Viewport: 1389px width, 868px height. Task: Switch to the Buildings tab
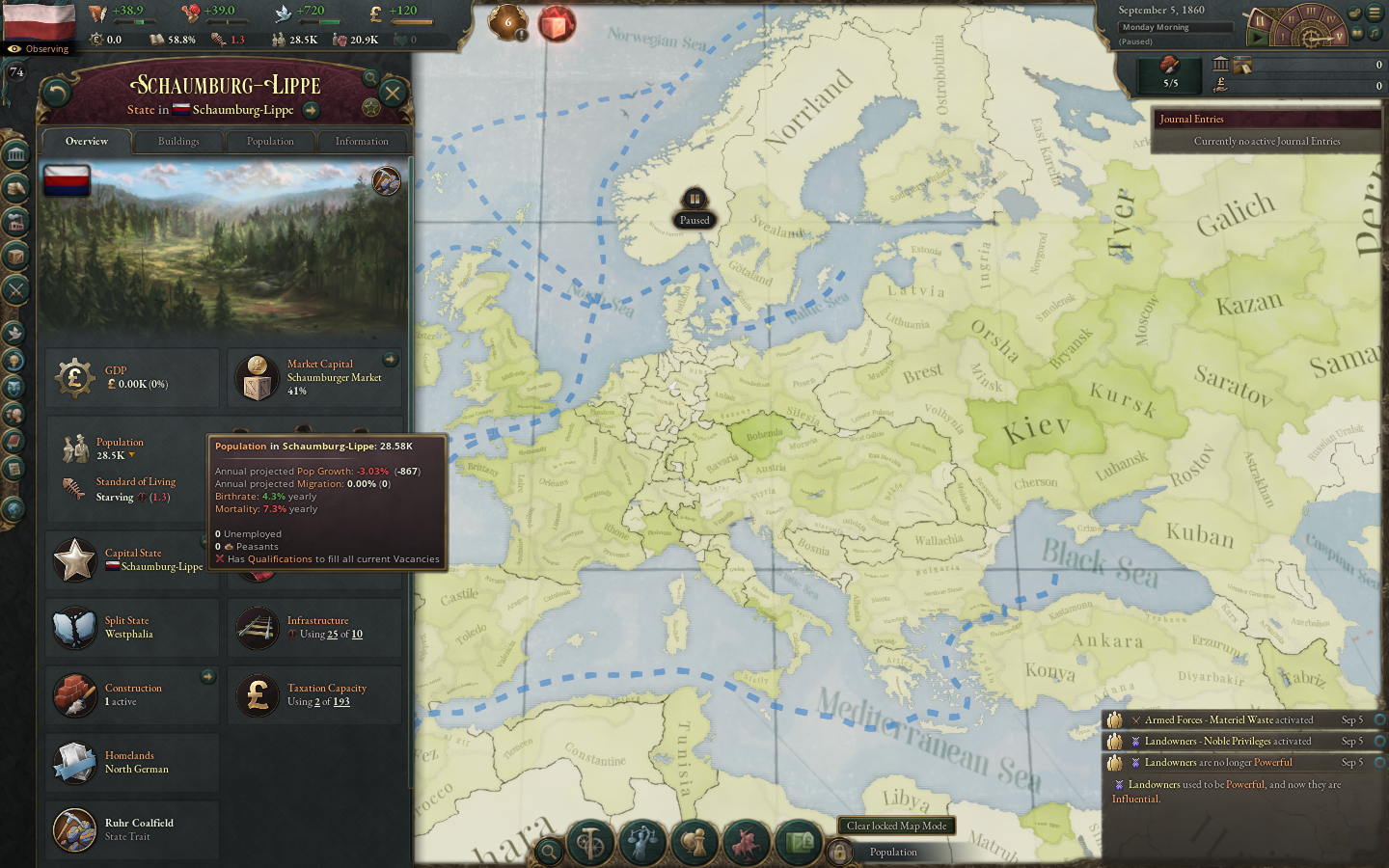pos(177,141)
